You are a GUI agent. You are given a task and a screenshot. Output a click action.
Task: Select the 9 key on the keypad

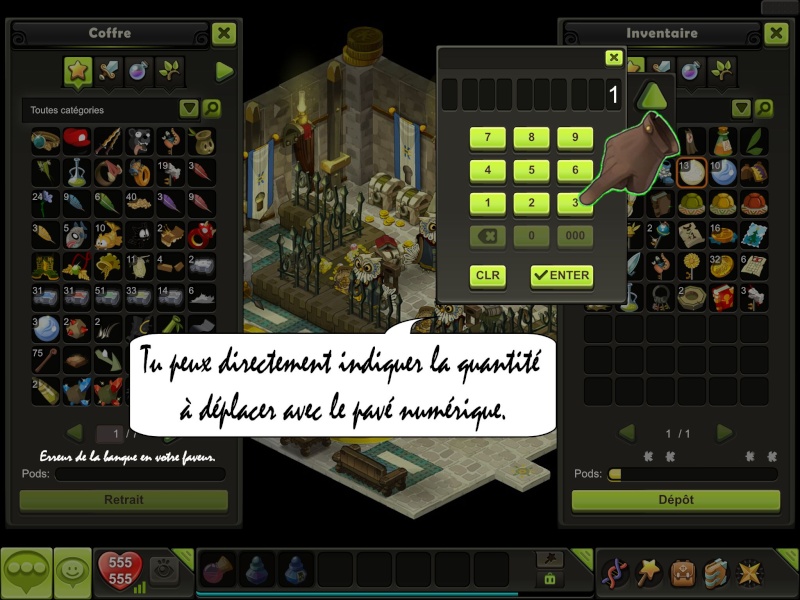[x=575, y=138]
